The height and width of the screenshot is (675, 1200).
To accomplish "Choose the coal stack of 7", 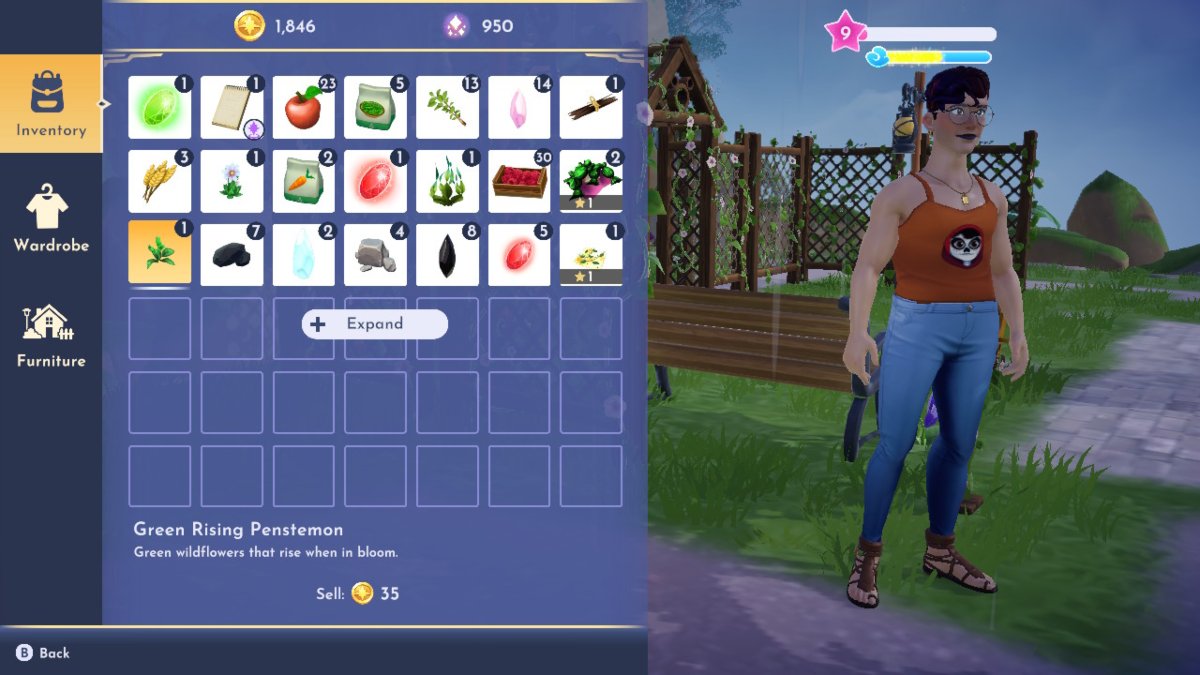I will (x=232, y=254).
